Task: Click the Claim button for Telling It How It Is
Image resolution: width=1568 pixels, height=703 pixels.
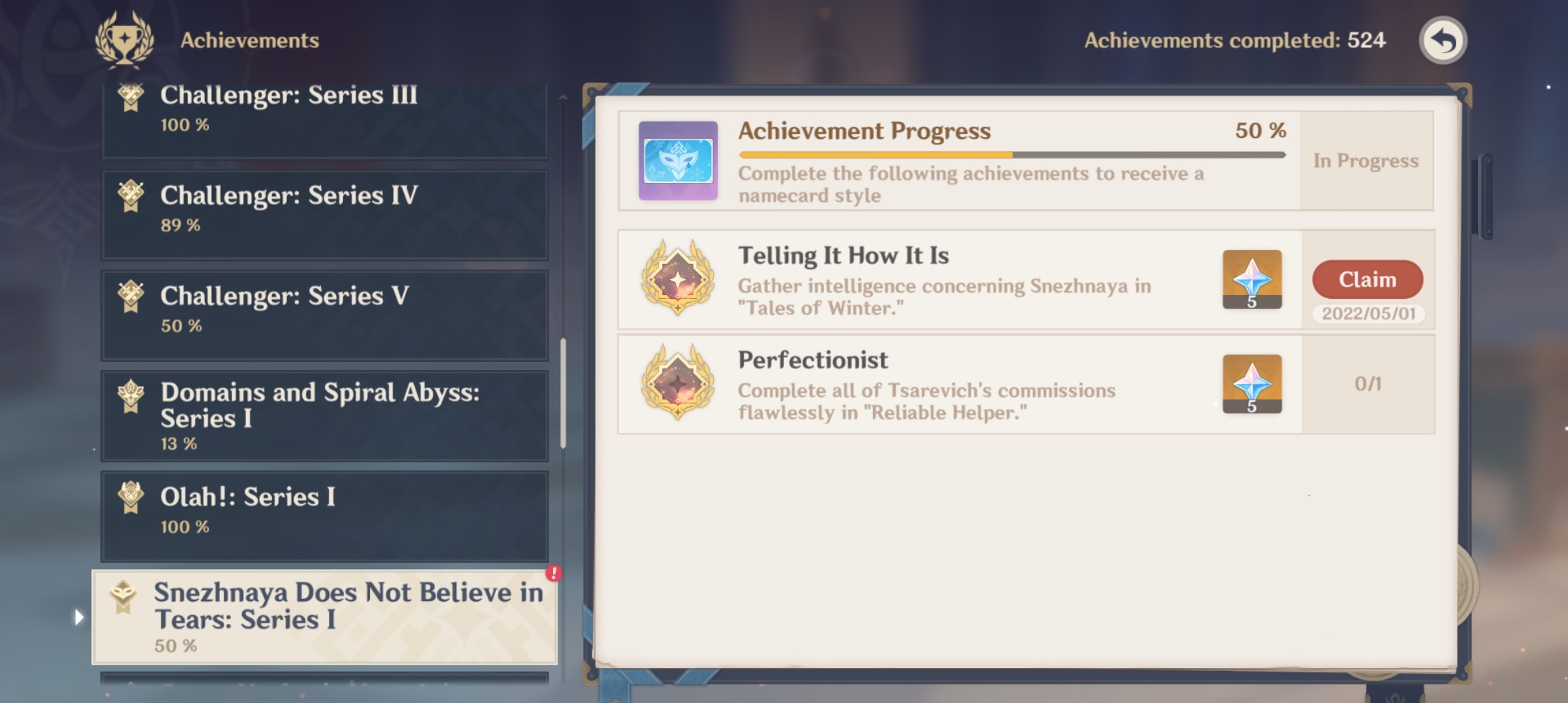Action: [x=1367, y=279]
